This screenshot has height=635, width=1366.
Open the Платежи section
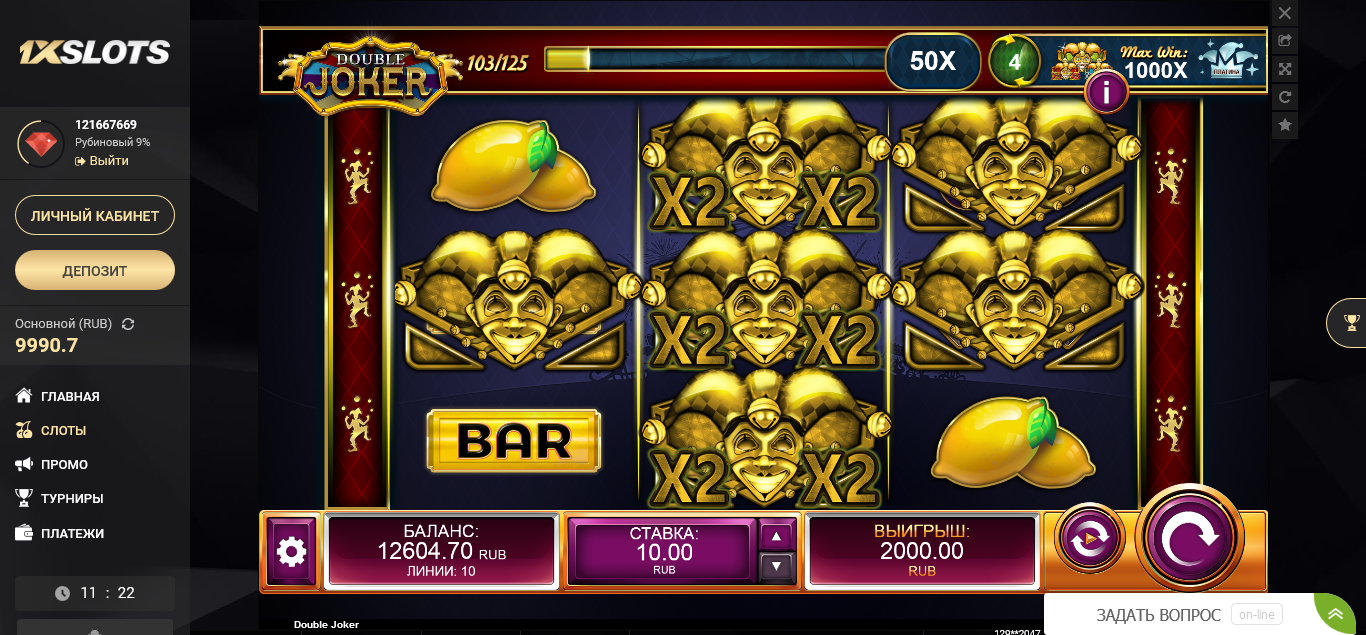(72, 533)
